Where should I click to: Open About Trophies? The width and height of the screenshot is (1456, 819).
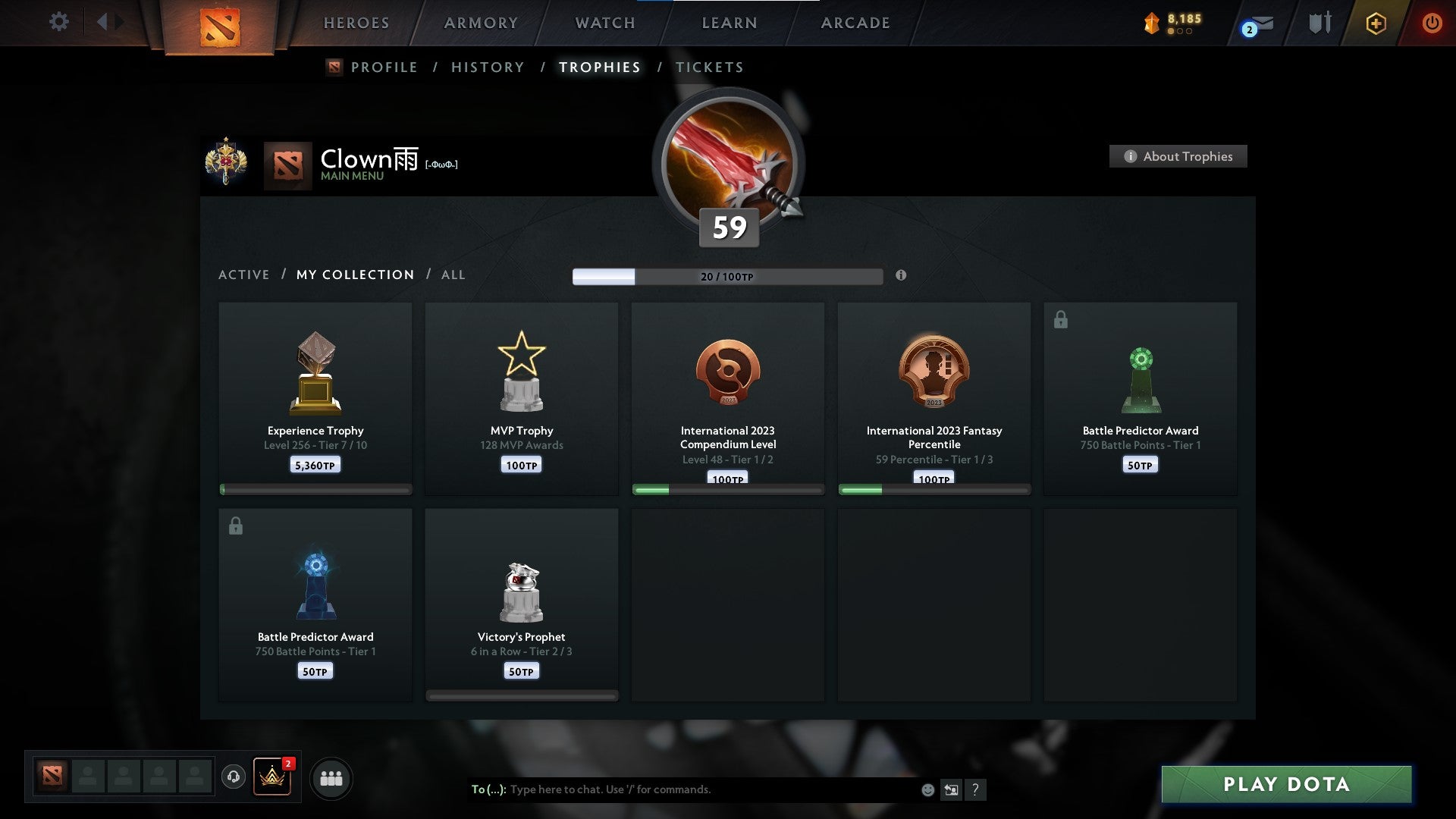point(1178,156)
